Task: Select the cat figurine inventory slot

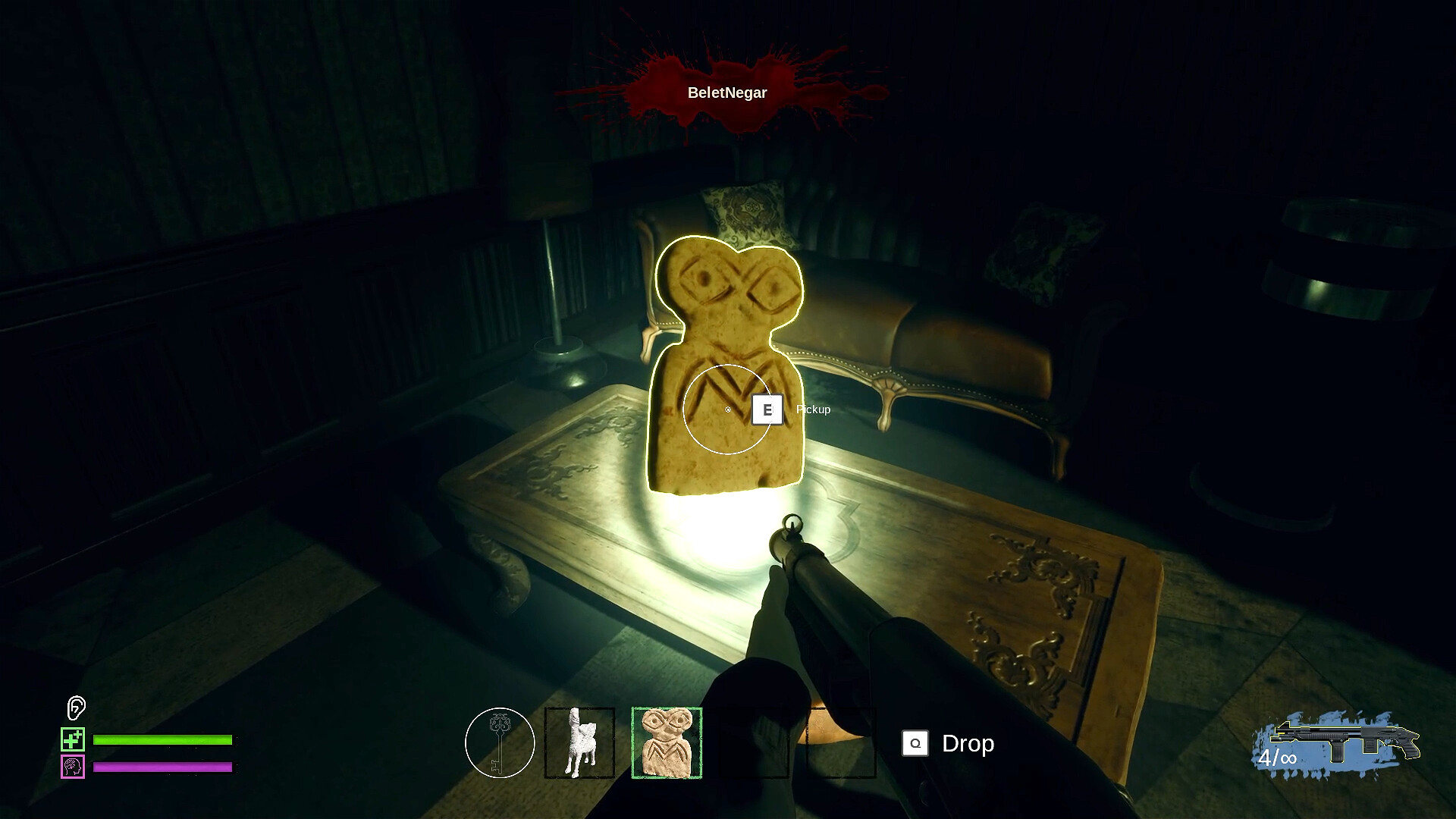Action: [x=578, y=742]
